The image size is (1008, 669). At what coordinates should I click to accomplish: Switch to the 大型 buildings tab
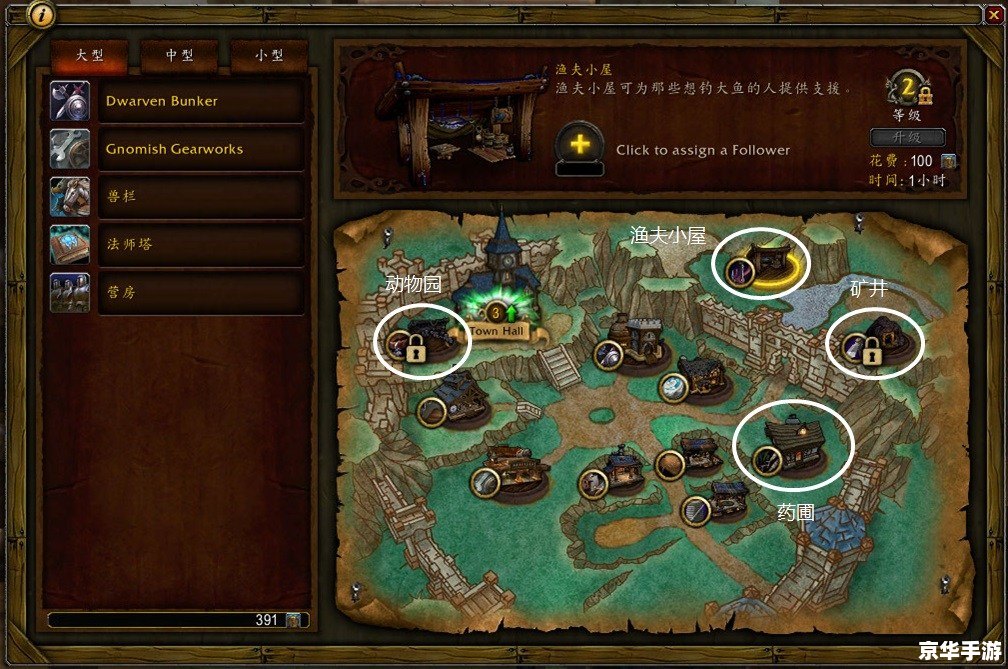click(x=90, y=57)
